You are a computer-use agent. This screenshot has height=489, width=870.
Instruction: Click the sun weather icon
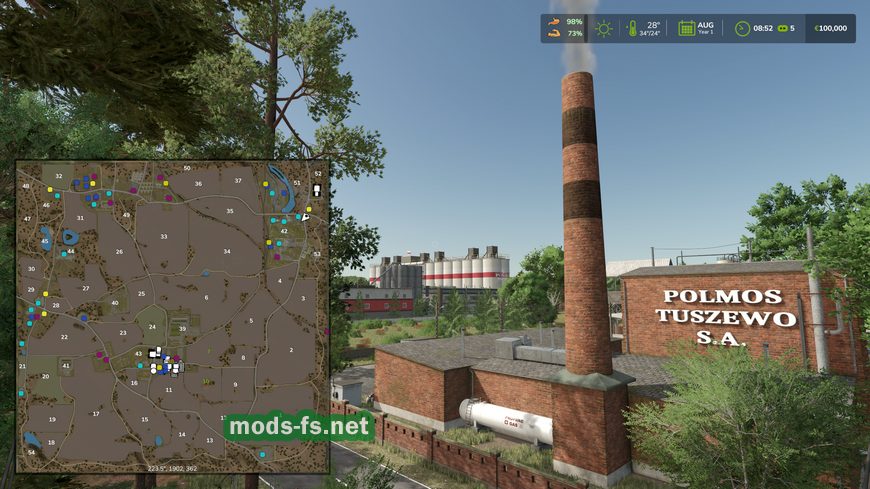[603, 28]
